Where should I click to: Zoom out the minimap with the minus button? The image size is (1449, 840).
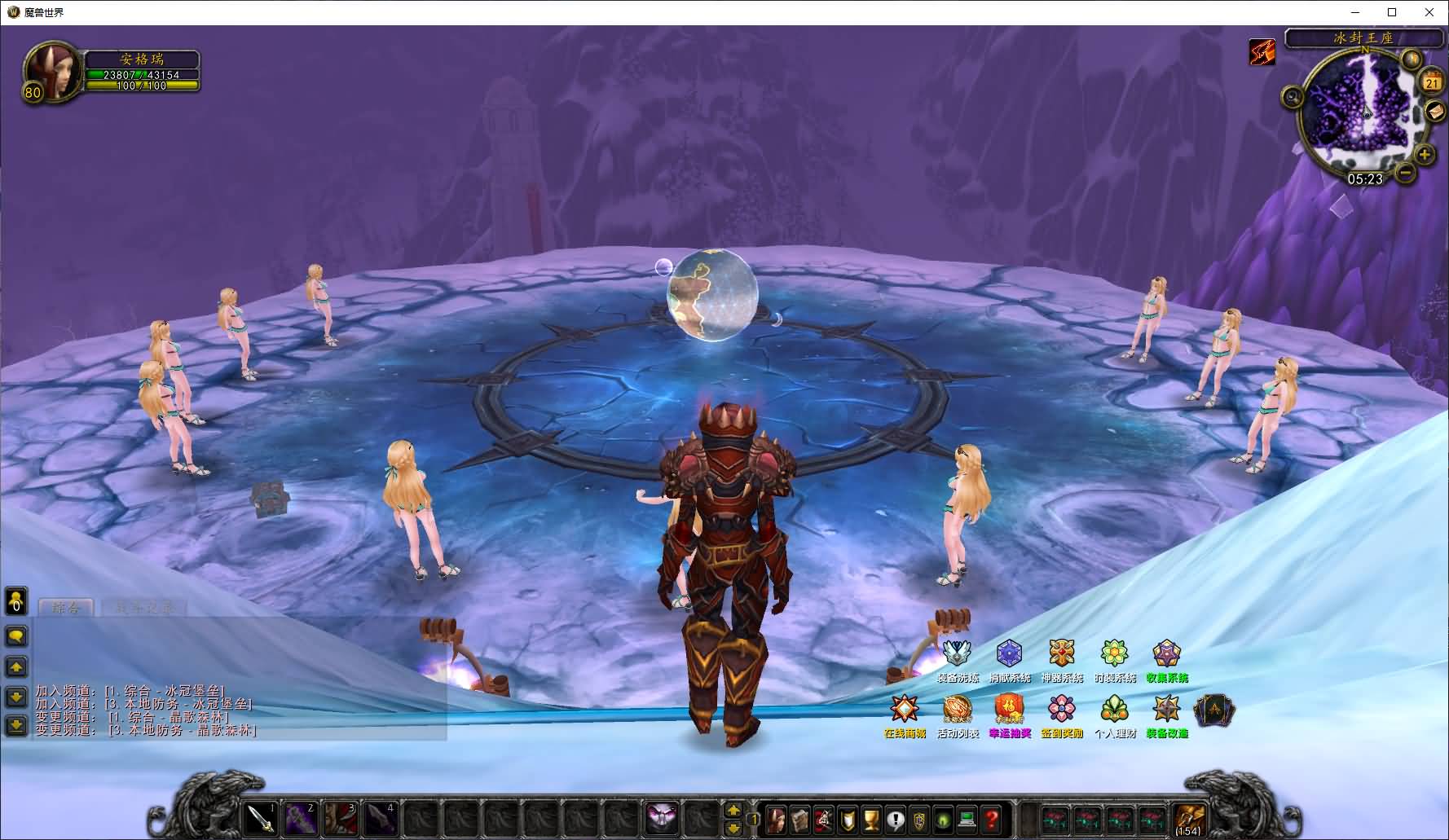(1405, 172)
